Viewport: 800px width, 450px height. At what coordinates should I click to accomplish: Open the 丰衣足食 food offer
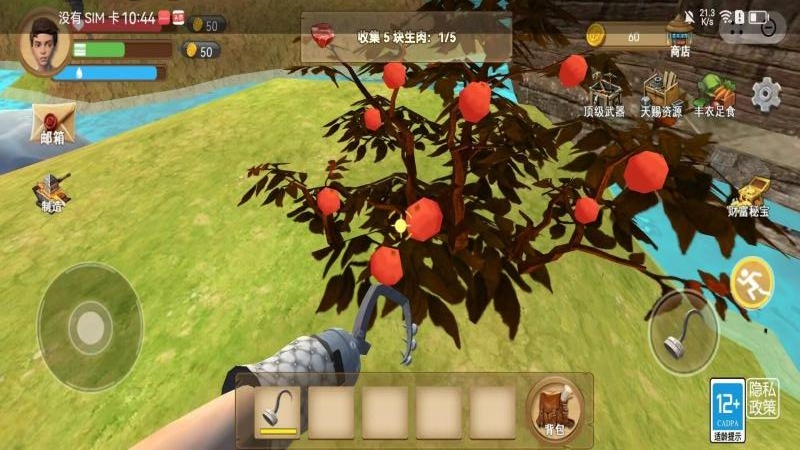tap(714, 95)
